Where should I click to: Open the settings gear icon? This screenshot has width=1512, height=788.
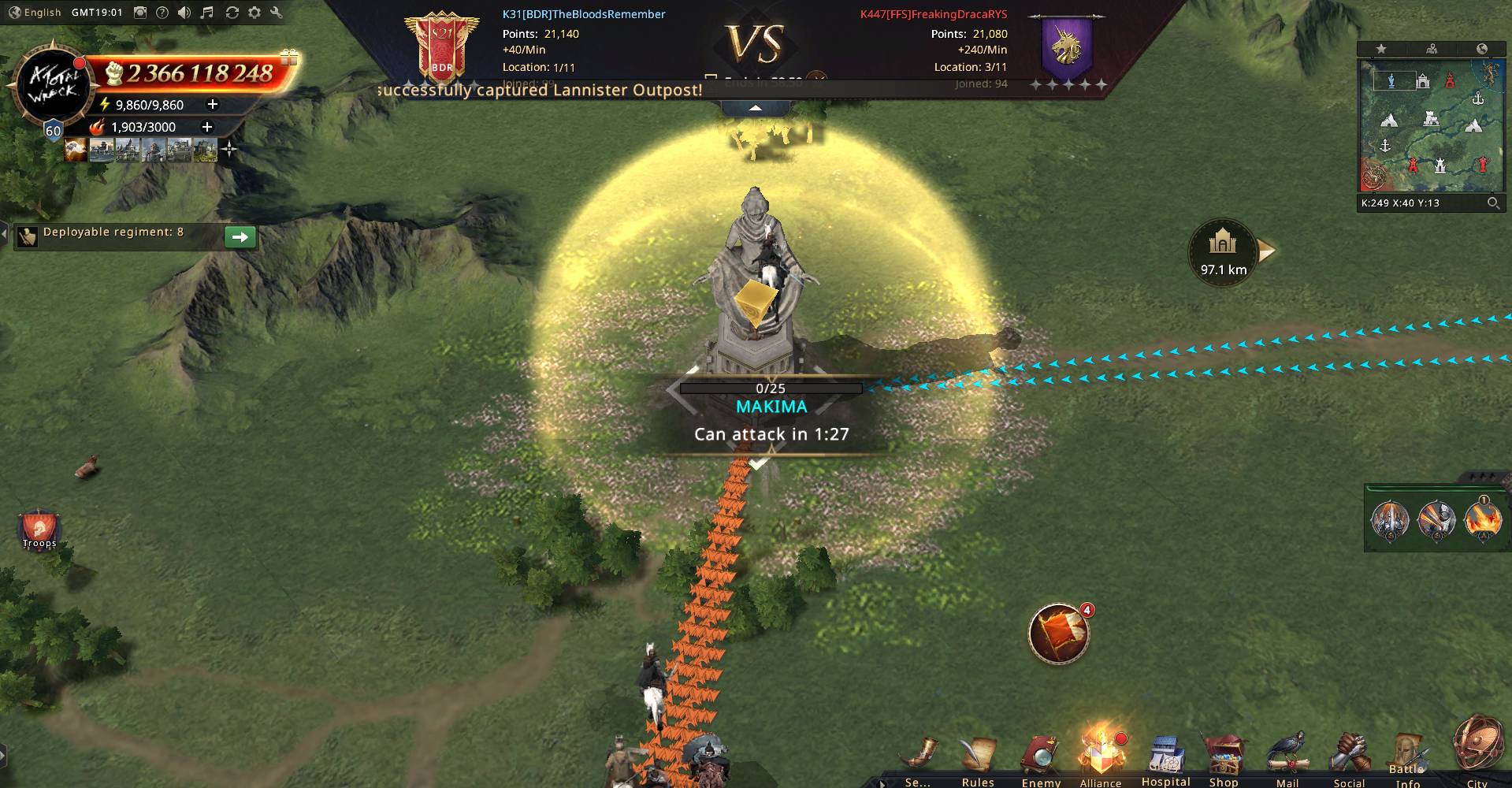click(254, 13)
